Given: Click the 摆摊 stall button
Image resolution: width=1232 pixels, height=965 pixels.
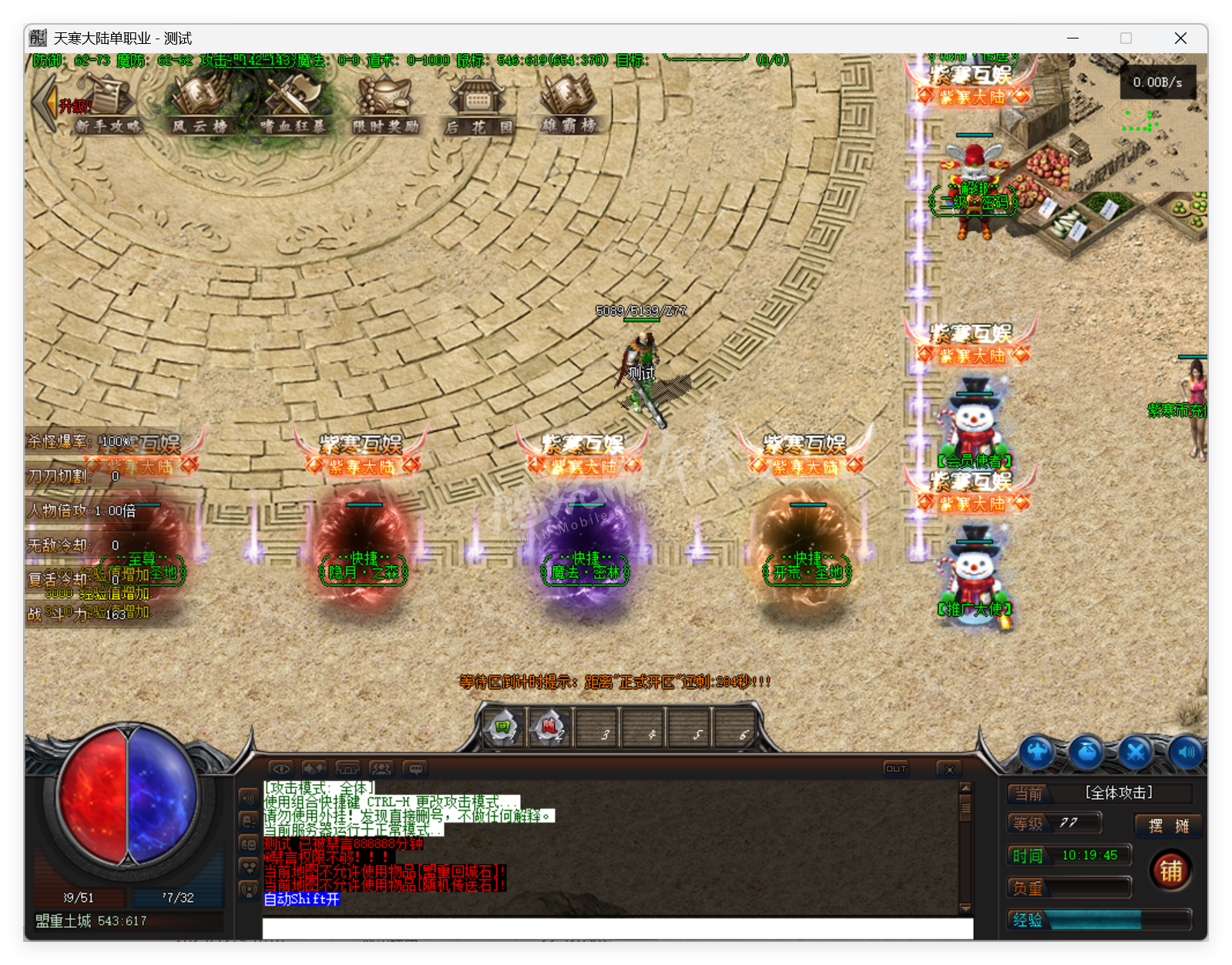Looking at the screenshot, I should 1168,826.
